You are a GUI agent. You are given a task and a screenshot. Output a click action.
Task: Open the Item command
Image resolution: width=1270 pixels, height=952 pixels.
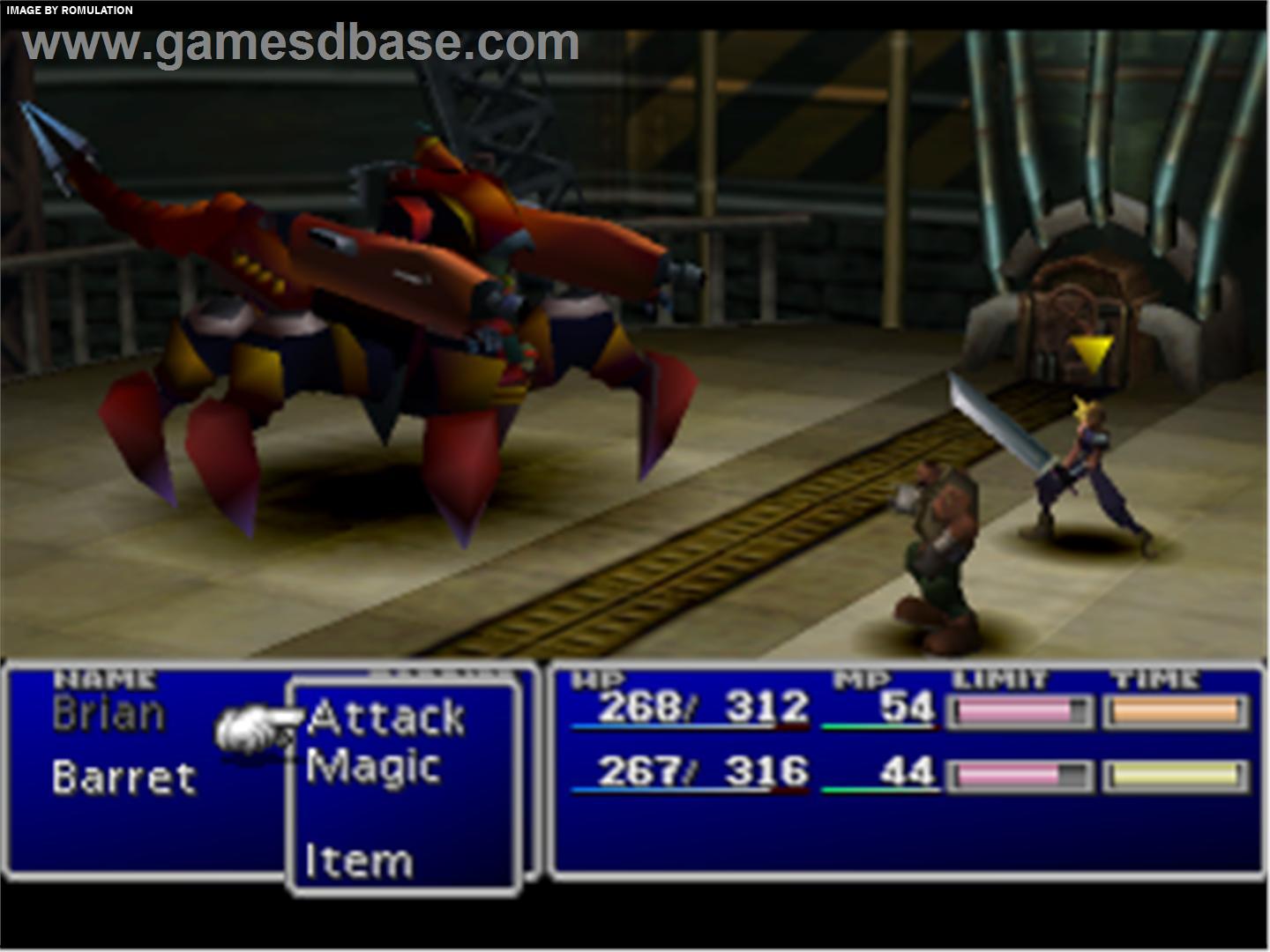point(359,861)
